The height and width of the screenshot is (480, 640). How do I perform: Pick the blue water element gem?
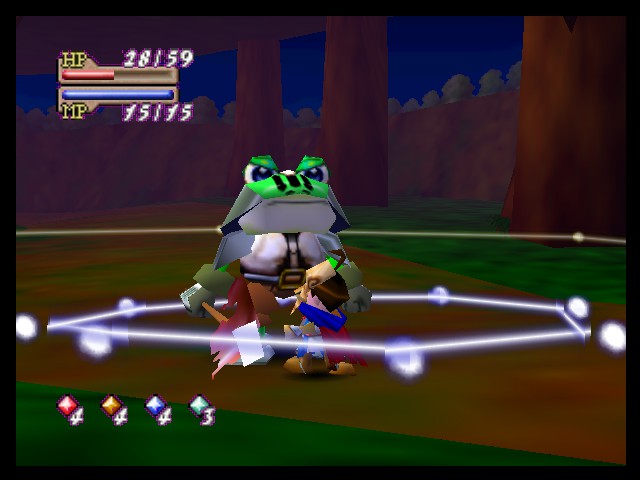155,405
